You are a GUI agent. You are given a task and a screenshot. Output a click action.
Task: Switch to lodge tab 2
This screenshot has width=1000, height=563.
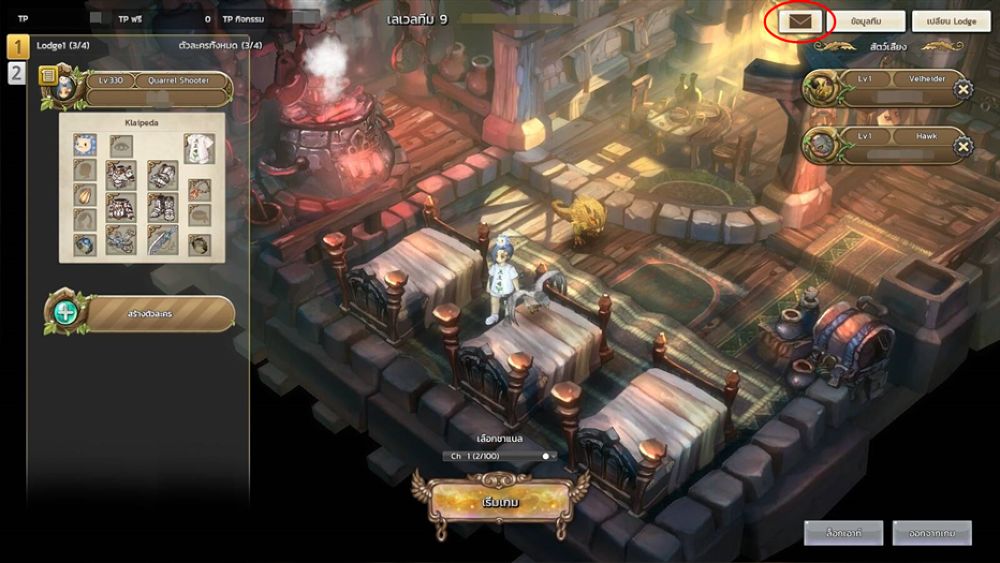[x=17, y=72]
